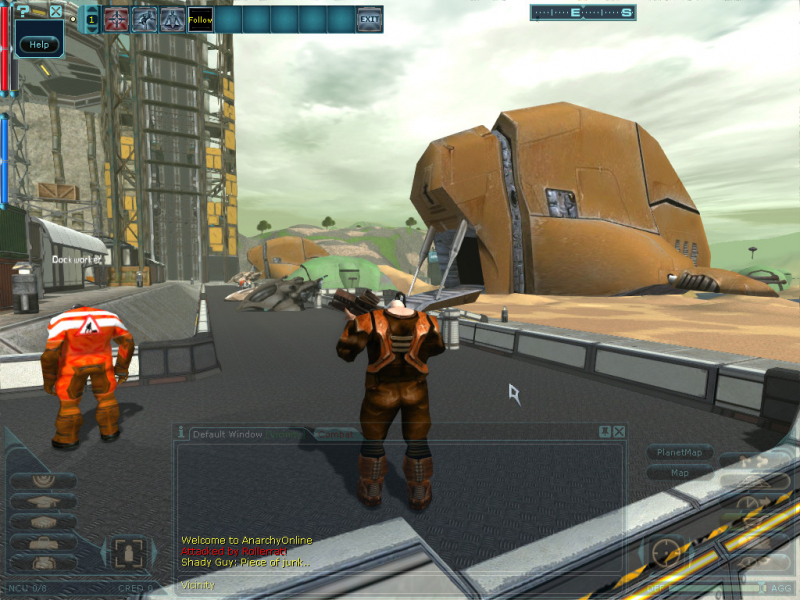800x600 pixels.
Task: Select the Default Window chat tab
Action: tap(228, 434)
